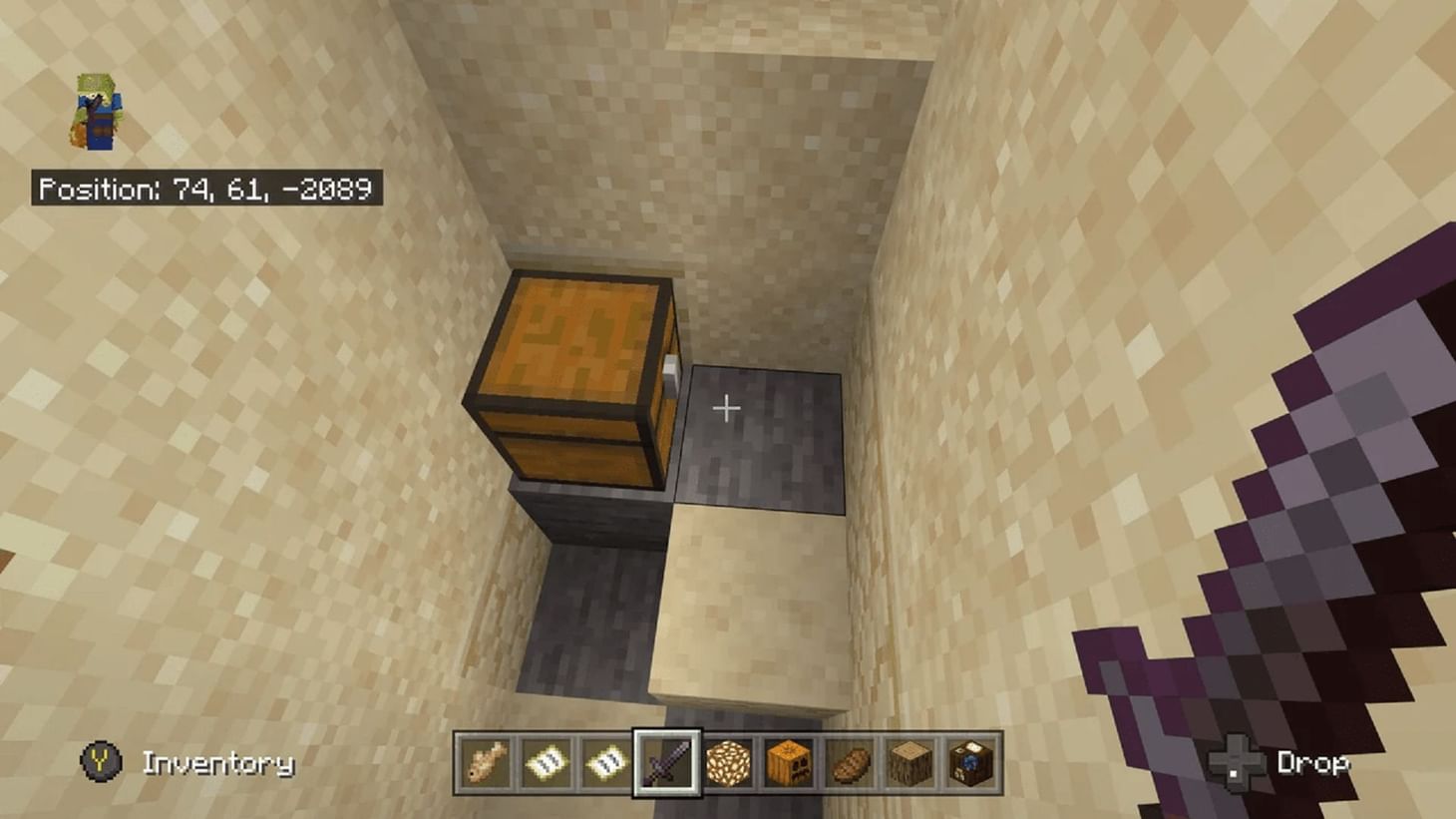Select the raw cod in the hotbar
The height and width of the screenshot is (819, 1456).
coord(485,761)
